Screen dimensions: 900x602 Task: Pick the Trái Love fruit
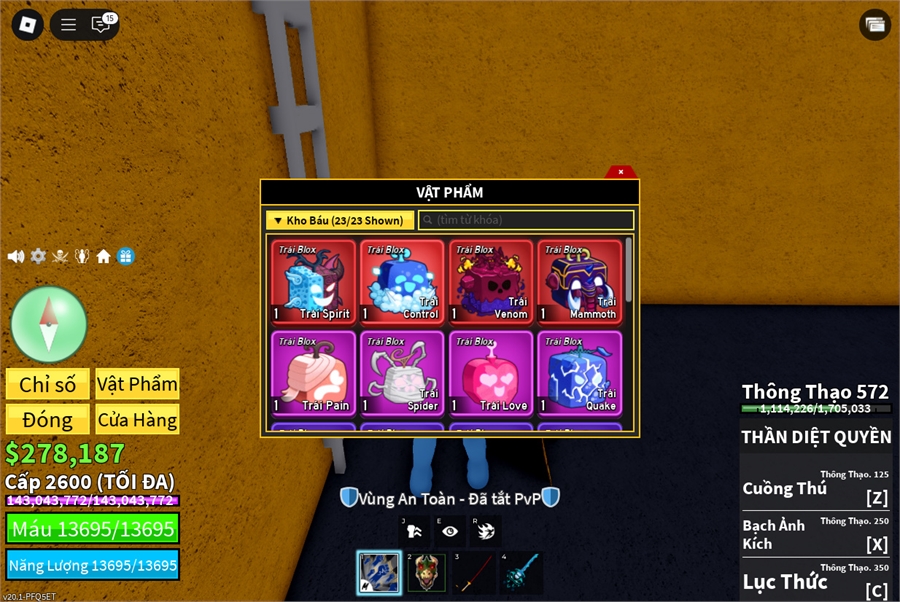click(x=491, y=373)
